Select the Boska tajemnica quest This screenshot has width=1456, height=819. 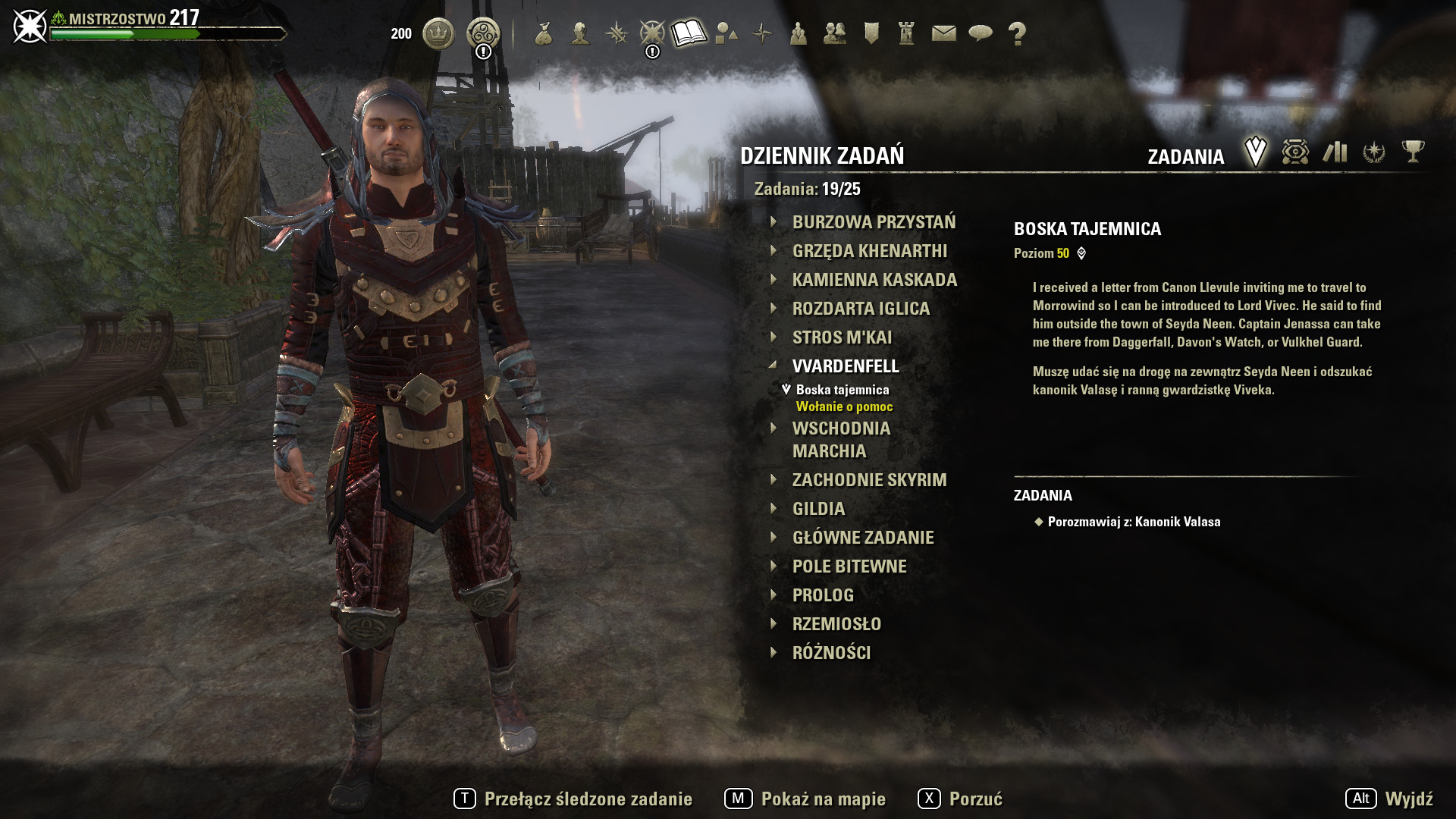point(842,390)
